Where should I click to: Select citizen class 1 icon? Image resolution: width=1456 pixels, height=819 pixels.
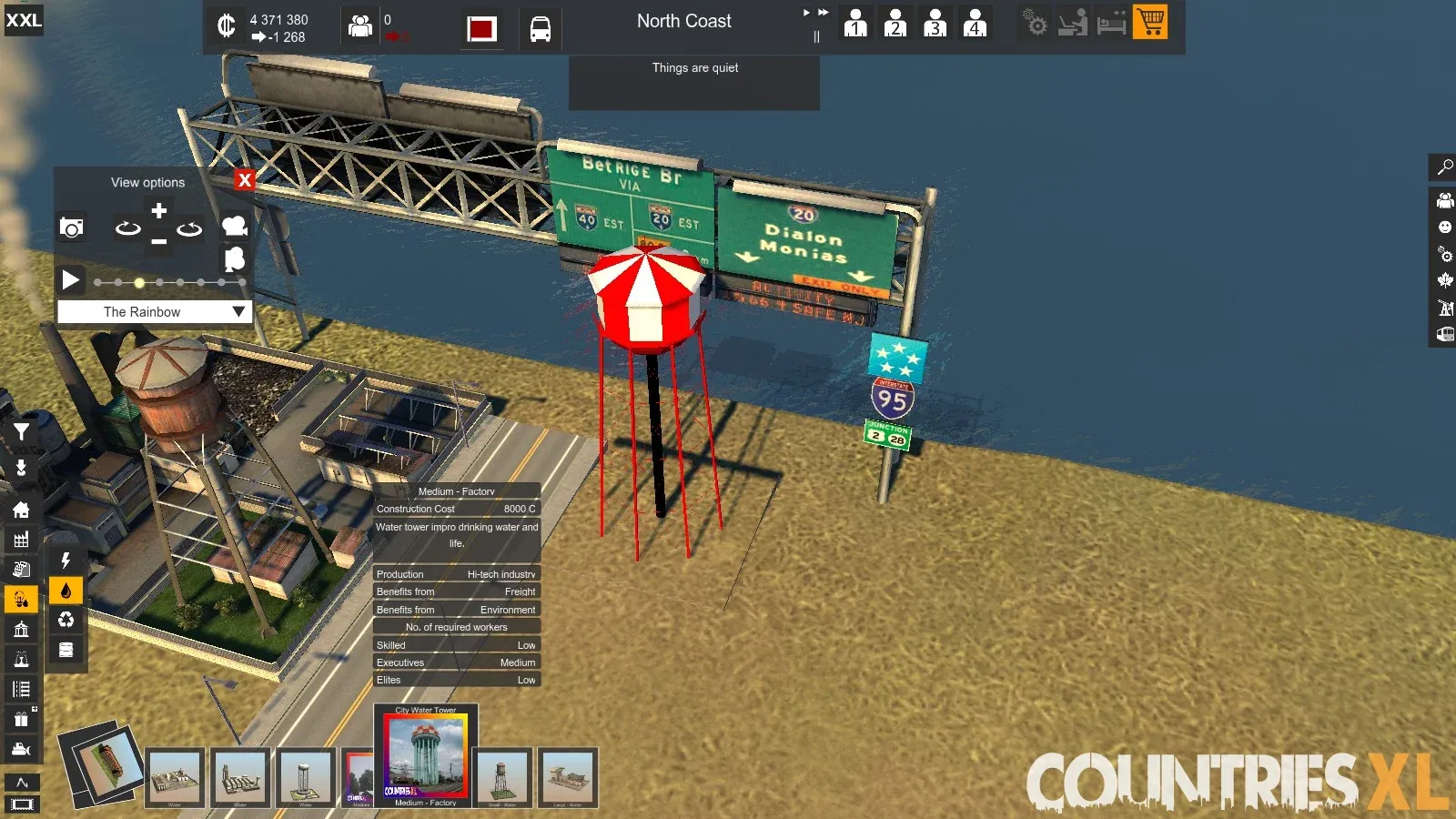point(855,23)
